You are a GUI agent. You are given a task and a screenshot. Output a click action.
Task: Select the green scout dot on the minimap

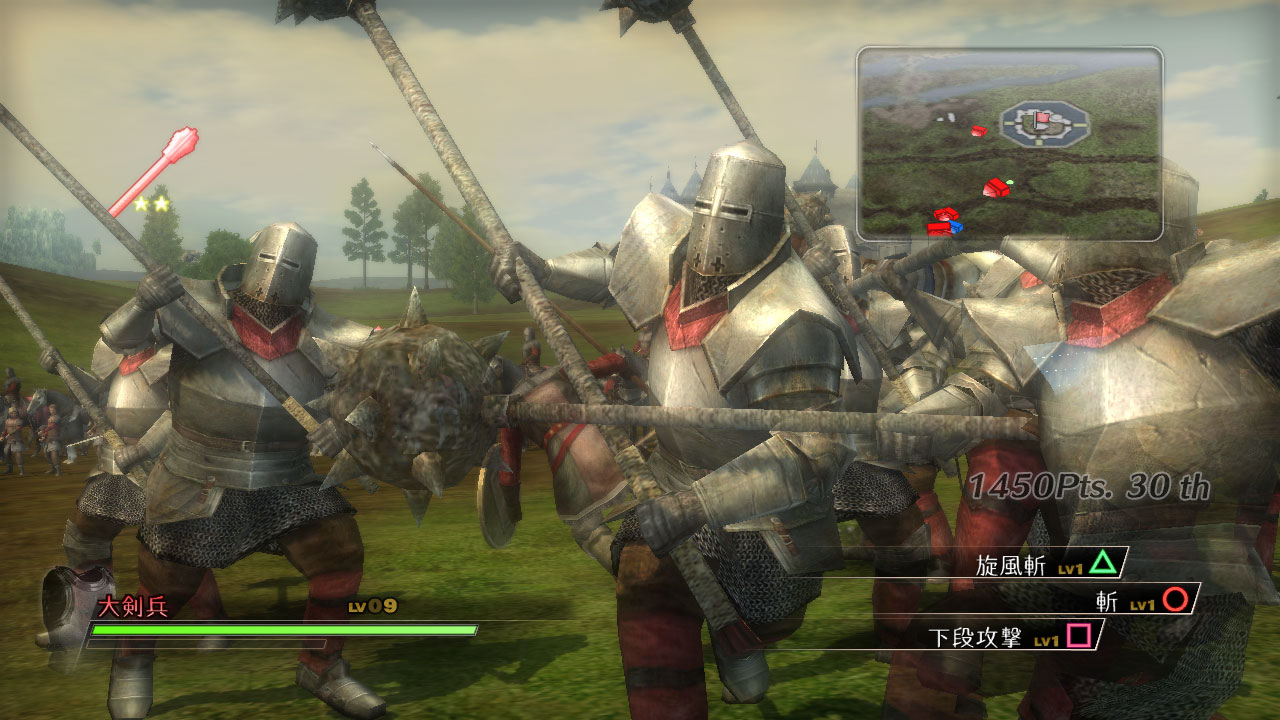(x=1010, y=181)
